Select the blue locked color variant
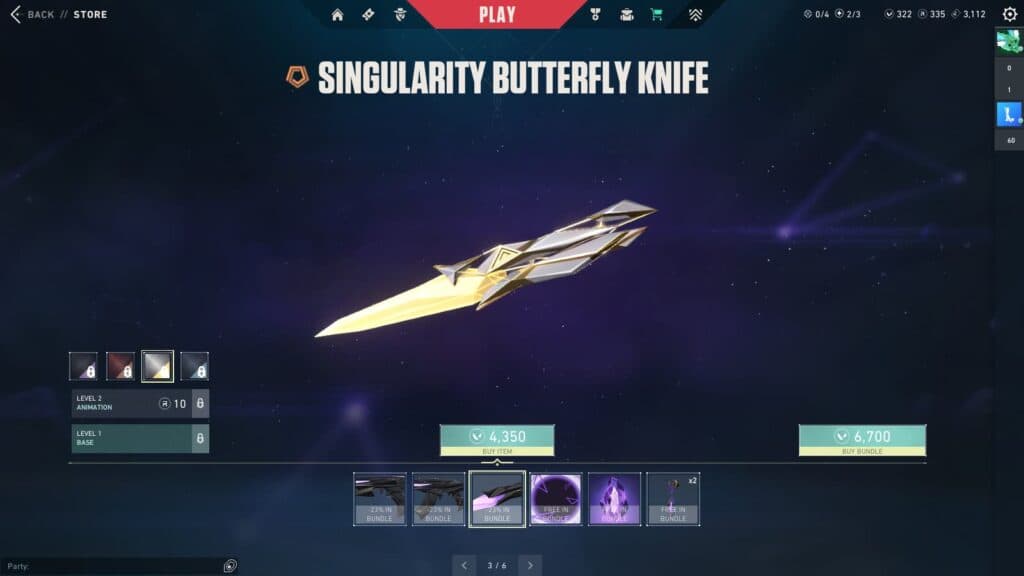 tap(194, 366)
